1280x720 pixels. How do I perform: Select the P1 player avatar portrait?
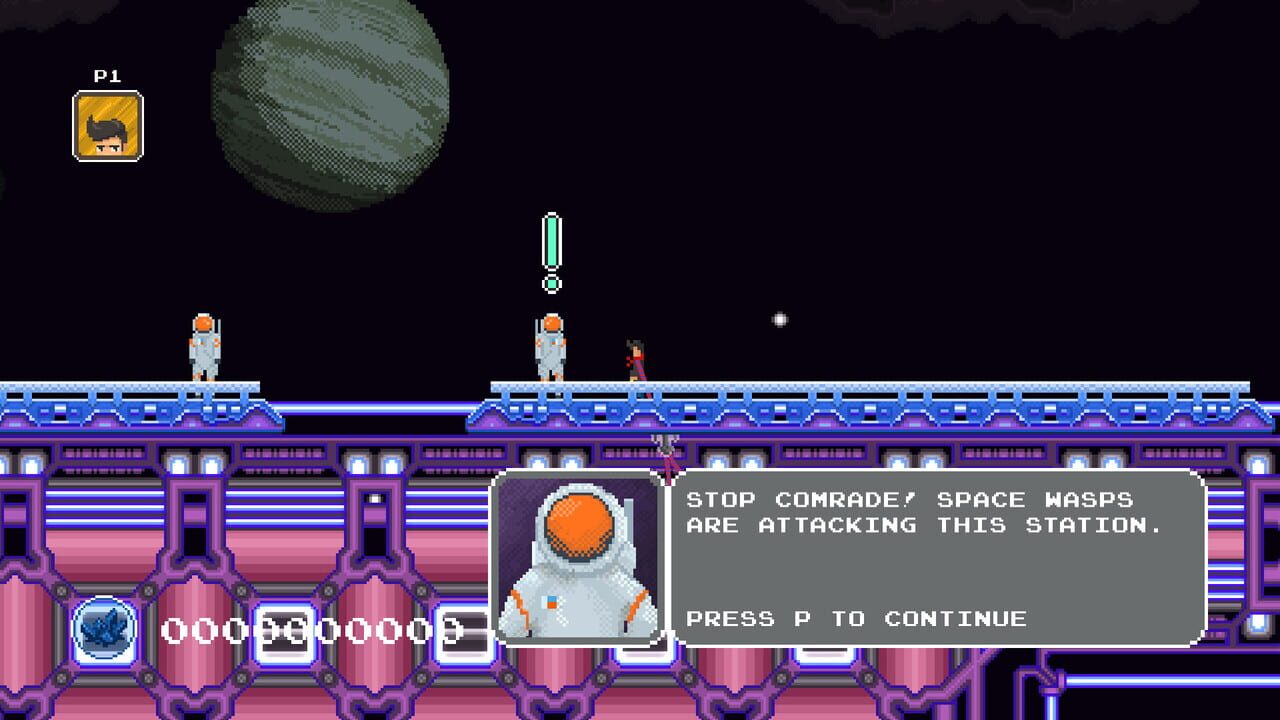click(x=106, y=124)
